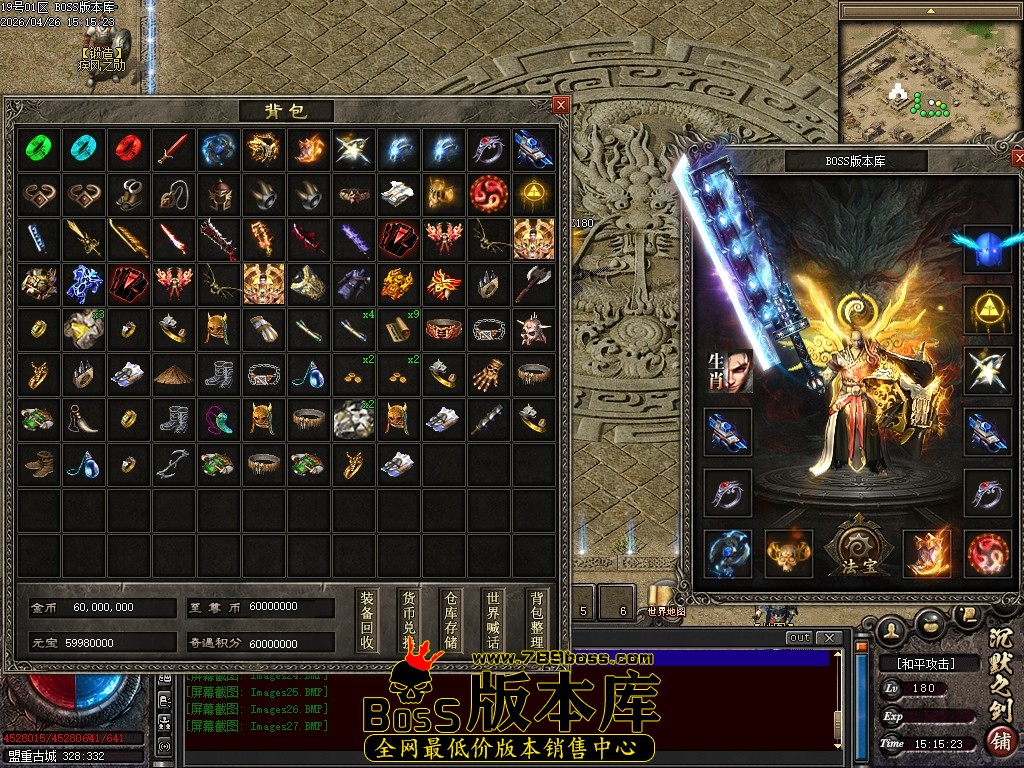Select the blue winged helmet equipment slot
This screenshot has width=1024, height=768.
click(988, 248)
